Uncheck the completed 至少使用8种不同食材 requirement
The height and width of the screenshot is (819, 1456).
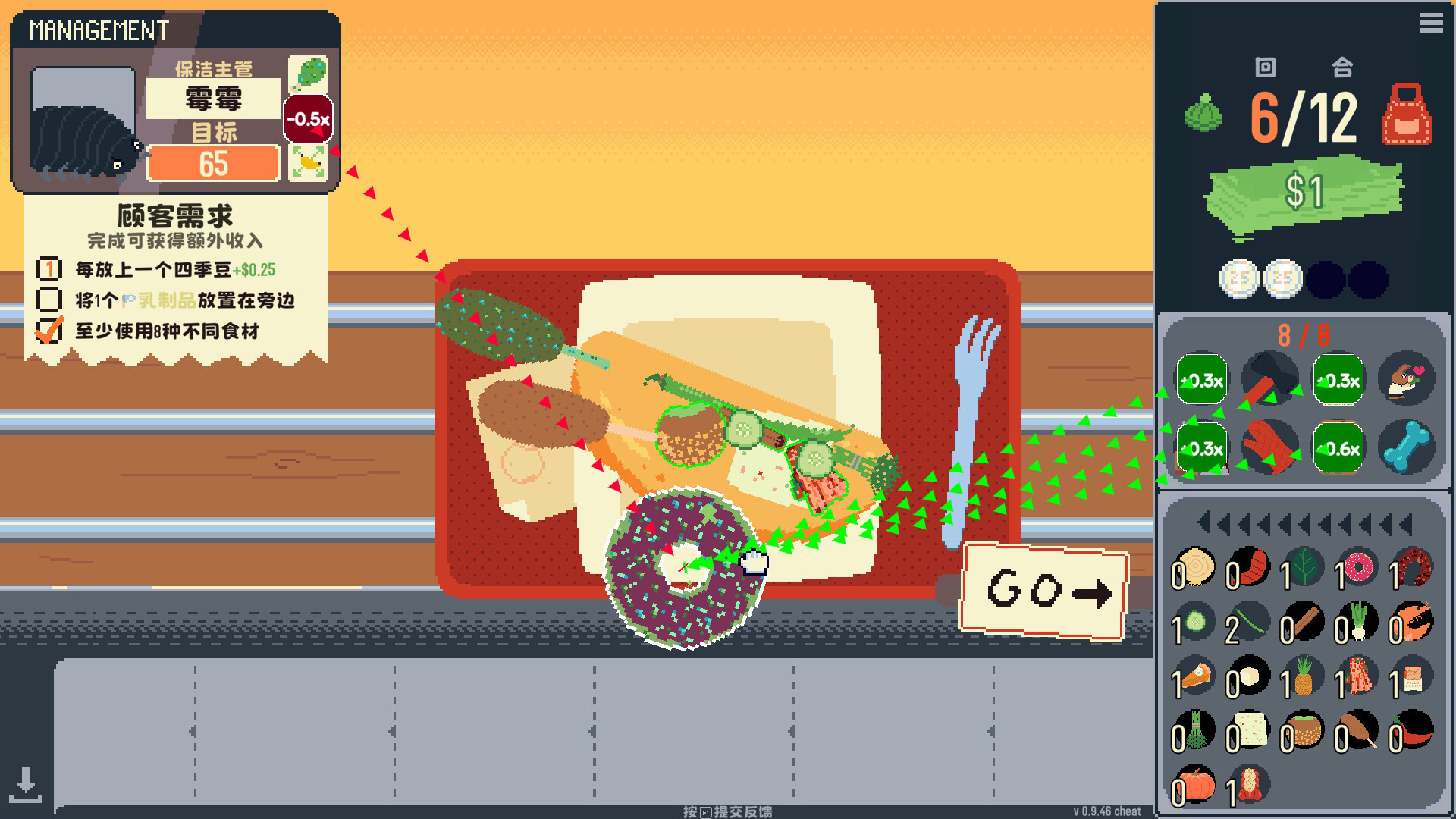[x=48, y=332]
